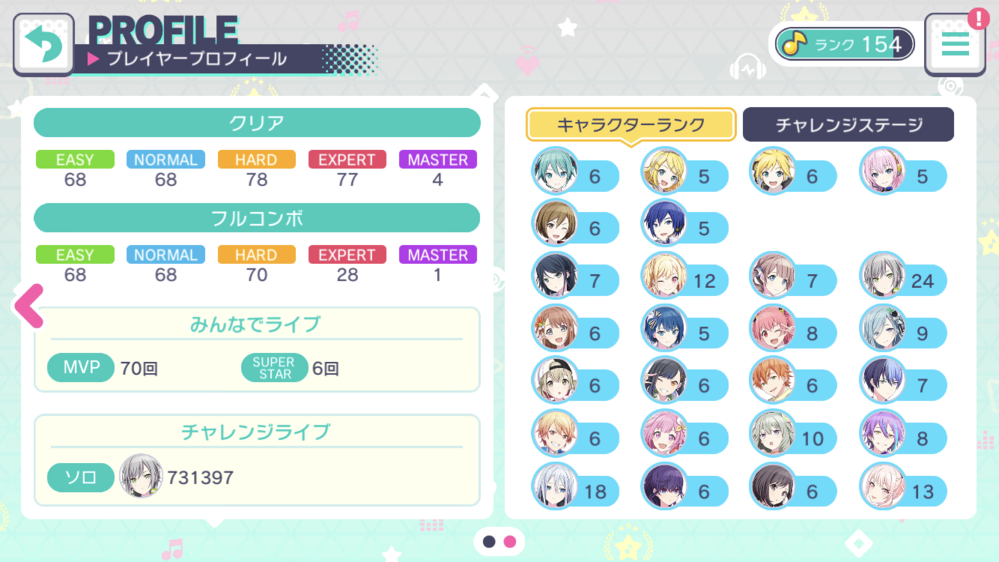Select the キャラクターランク tab
Screen dimensions: 999x562
[x=631, y=125]
